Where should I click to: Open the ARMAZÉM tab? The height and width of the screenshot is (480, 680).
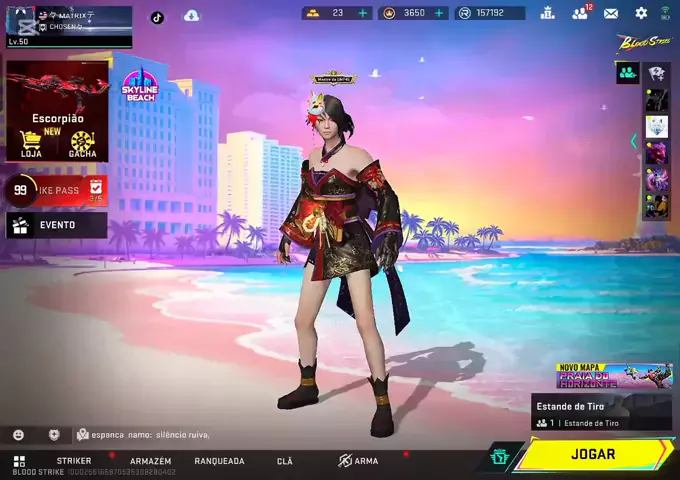point(150,461)
